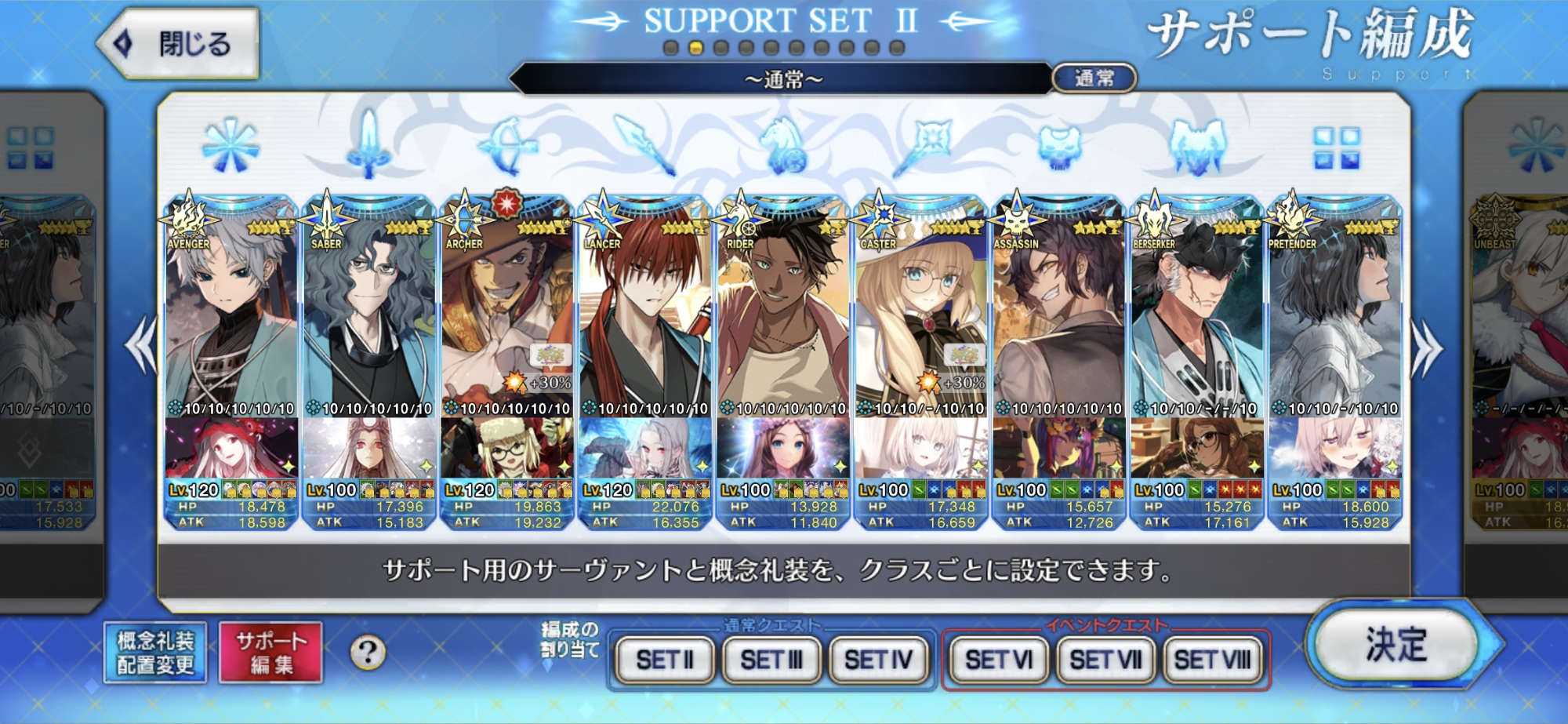Click the 通常 set name button
Viewport: 1568px width, 724px height.
tap(1094, 78)
